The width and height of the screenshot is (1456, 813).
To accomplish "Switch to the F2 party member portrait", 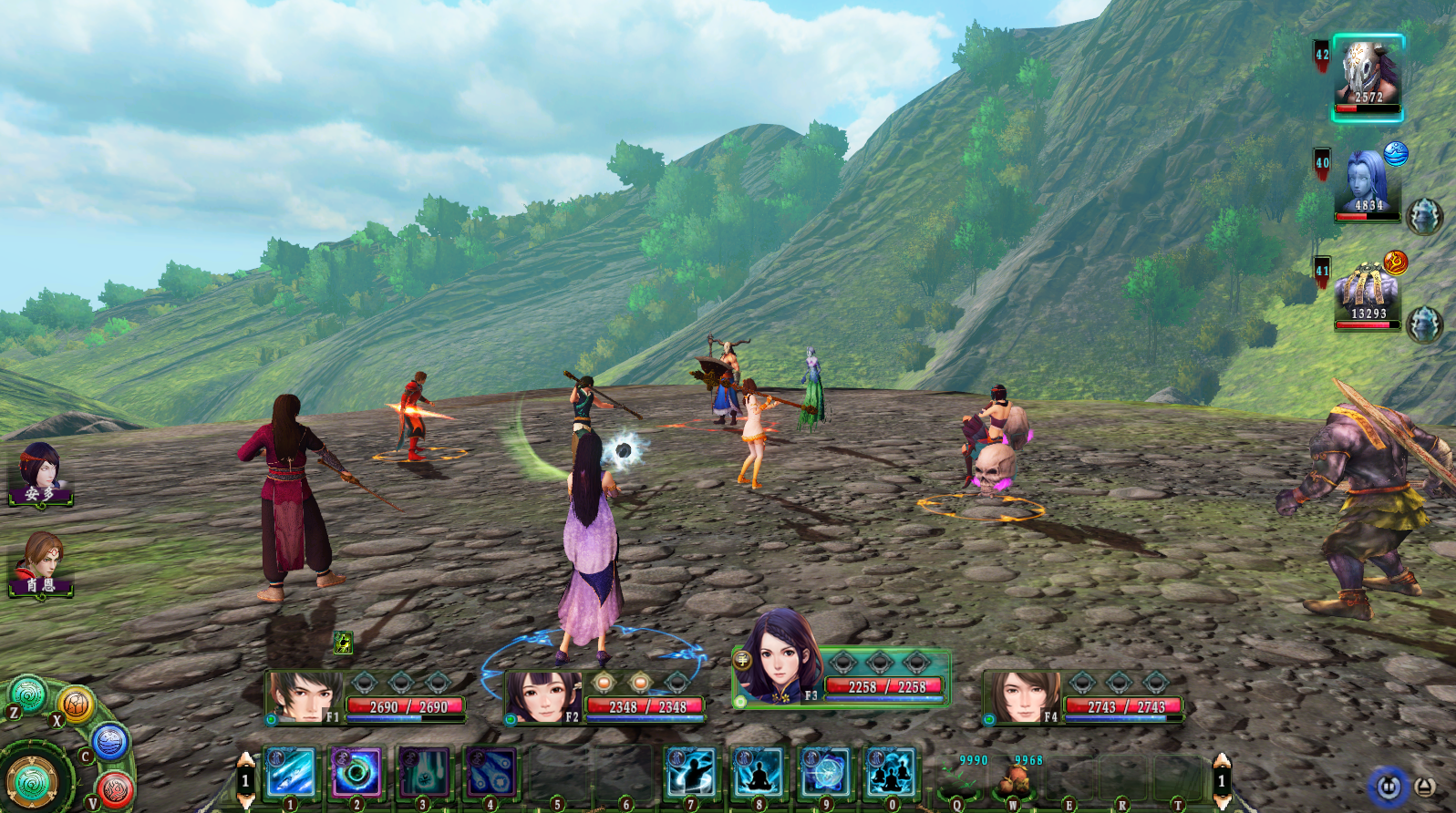I will pyautogui.click(x=542, y=698).
